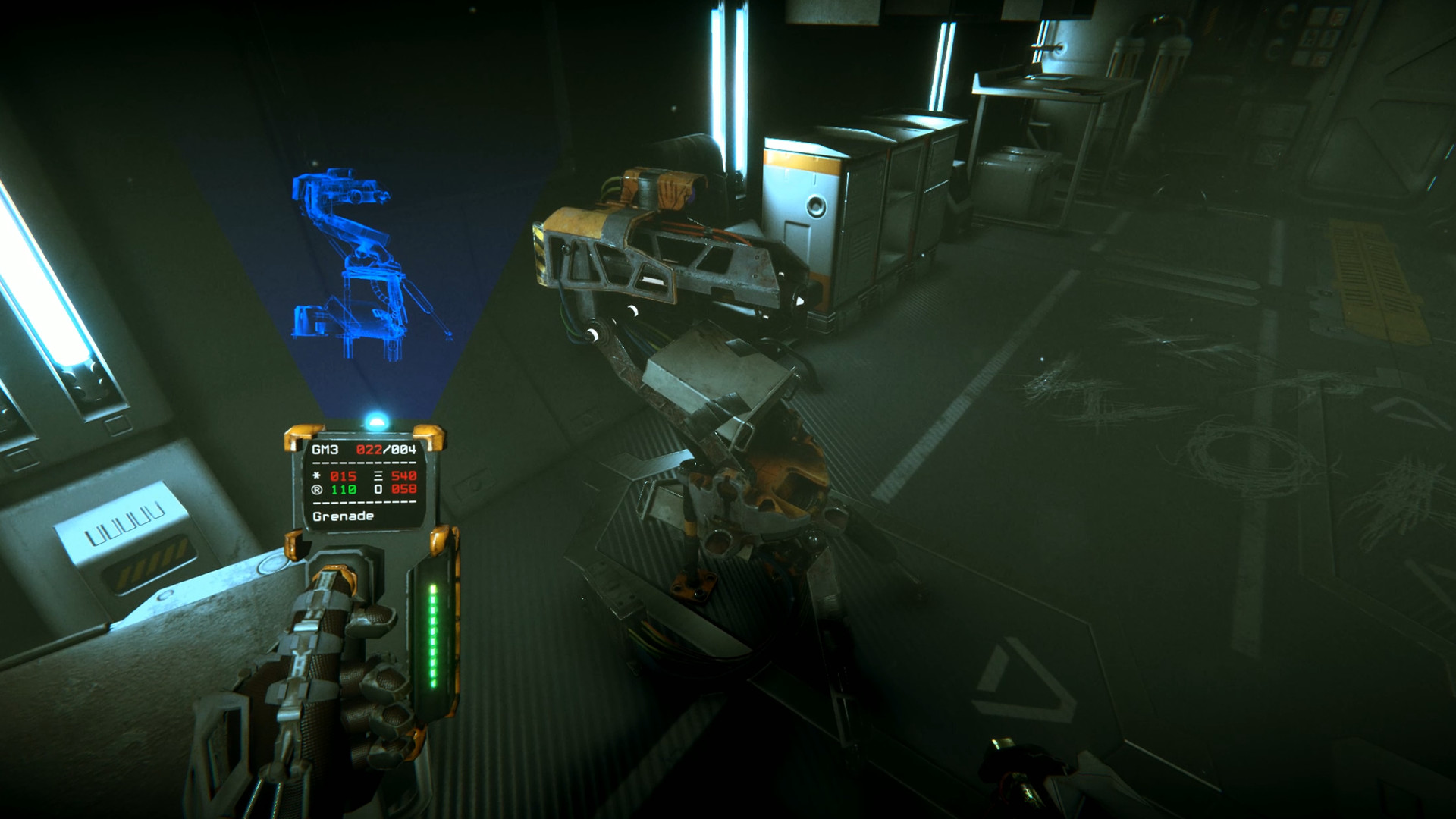Expand the dashed divider above Grenade
This screenshot has width=1456, height=819.
[x=364, y=502]
